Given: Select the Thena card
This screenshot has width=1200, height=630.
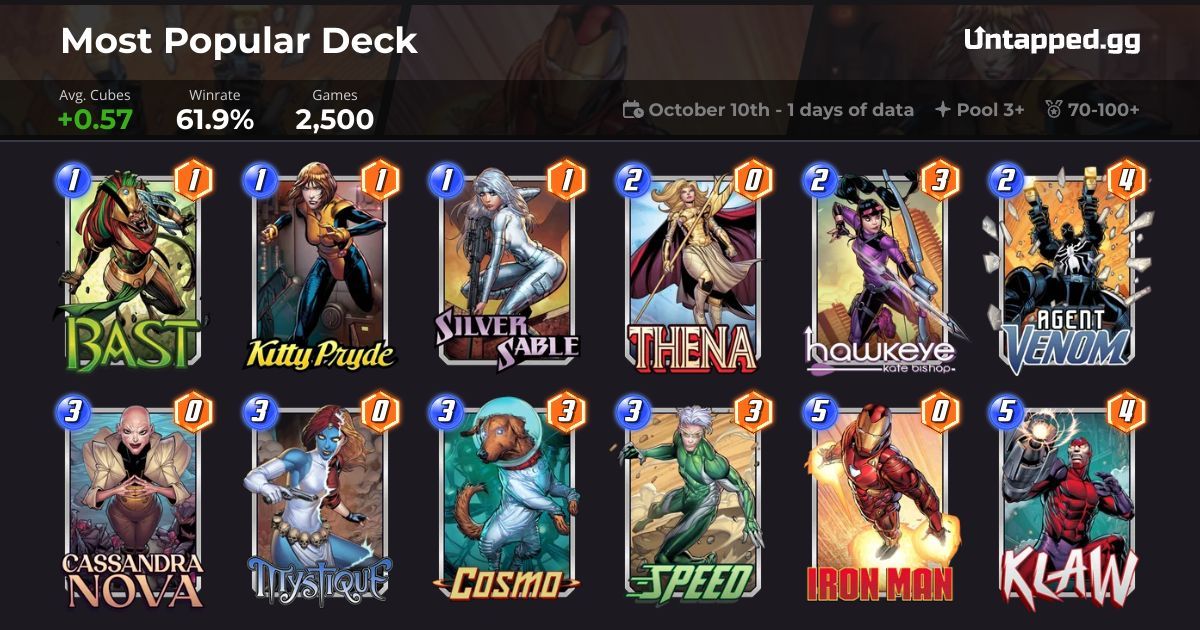Looking at the screenshot, I should (694, 270).
